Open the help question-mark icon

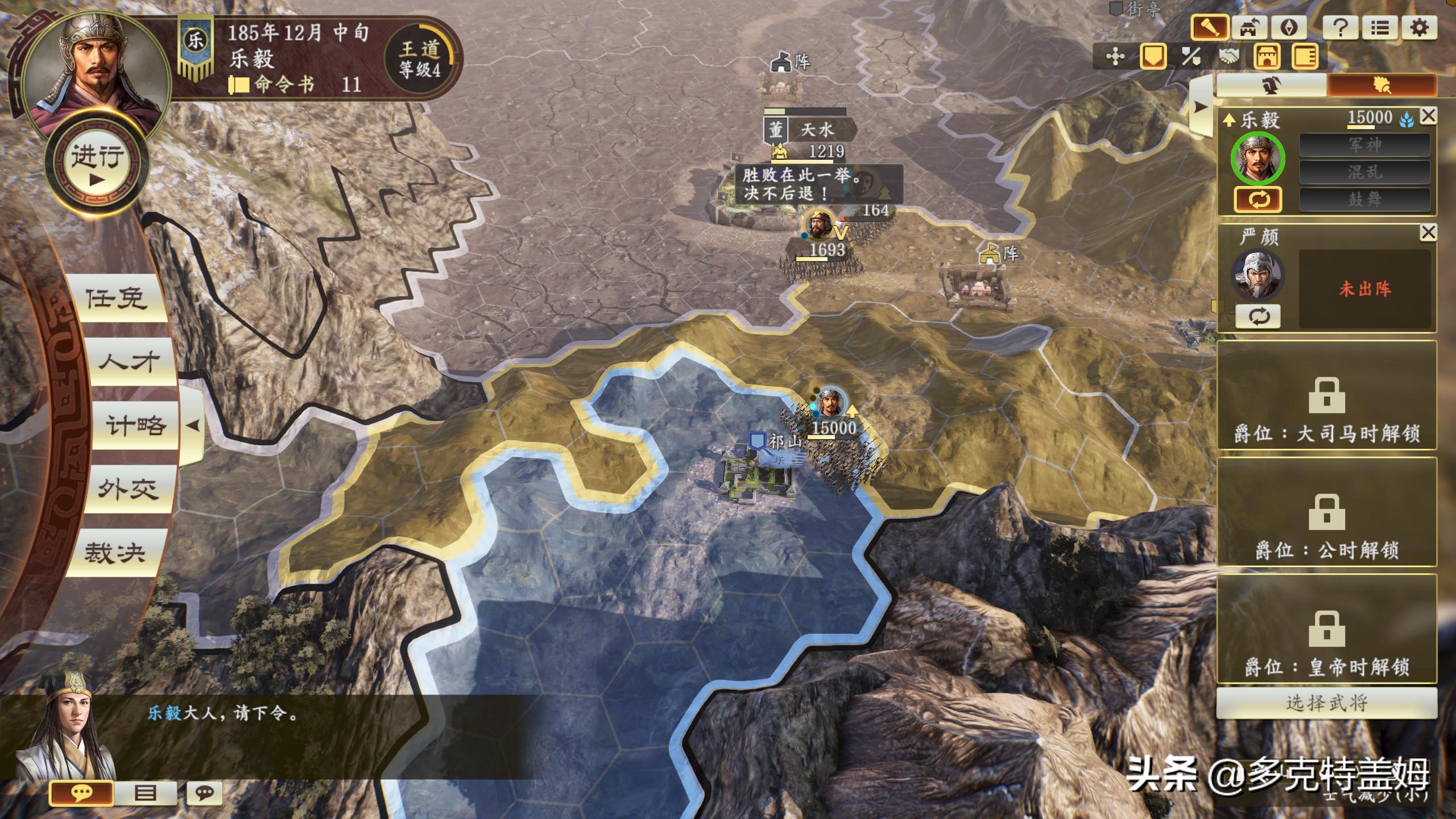pyautogui.click(x=1342, y=27)
